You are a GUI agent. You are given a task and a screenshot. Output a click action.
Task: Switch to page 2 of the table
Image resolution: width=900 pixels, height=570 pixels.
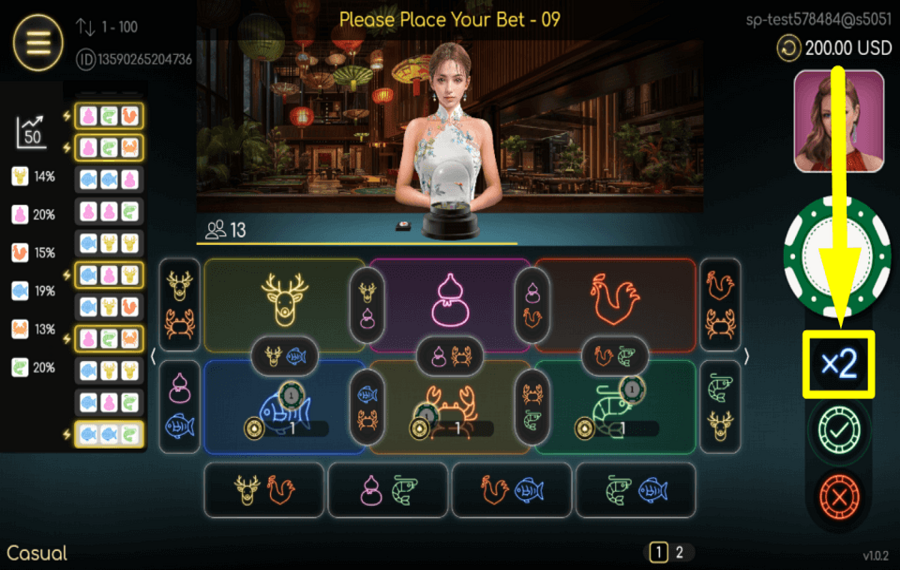coord(679,552)
